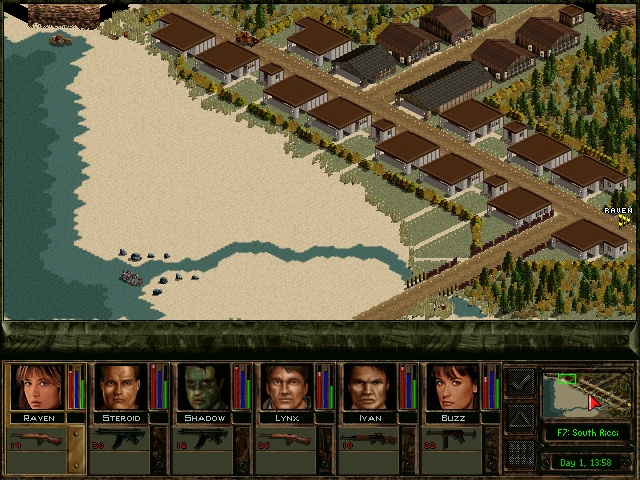640x480 pixels.
Task: Switch to mercenary Lynx
Action: (x=286, y=387)
